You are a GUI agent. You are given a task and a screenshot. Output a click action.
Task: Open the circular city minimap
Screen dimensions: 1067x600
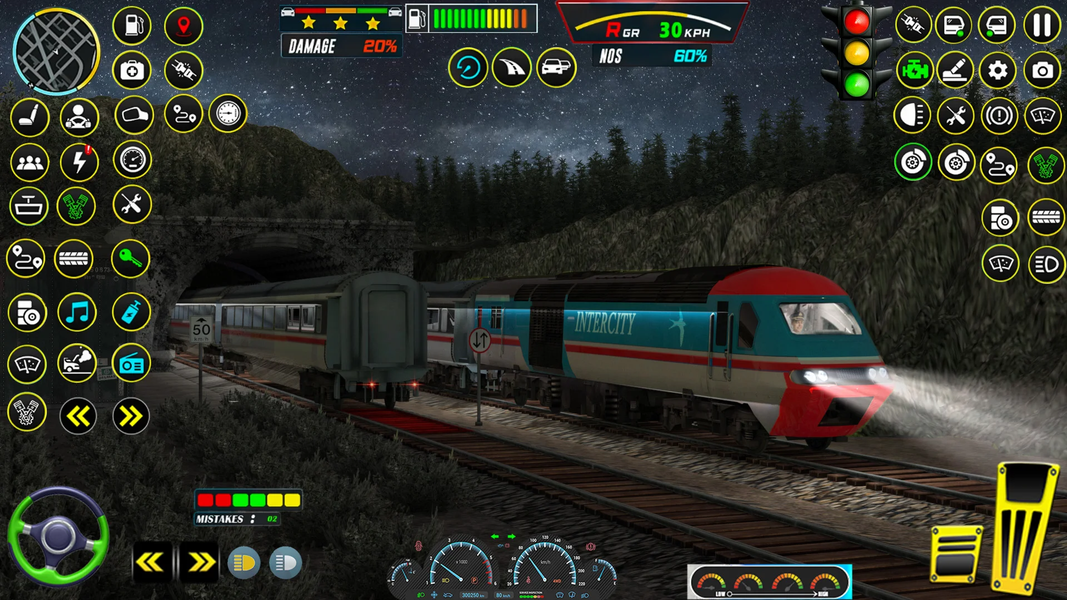(56, 50)
